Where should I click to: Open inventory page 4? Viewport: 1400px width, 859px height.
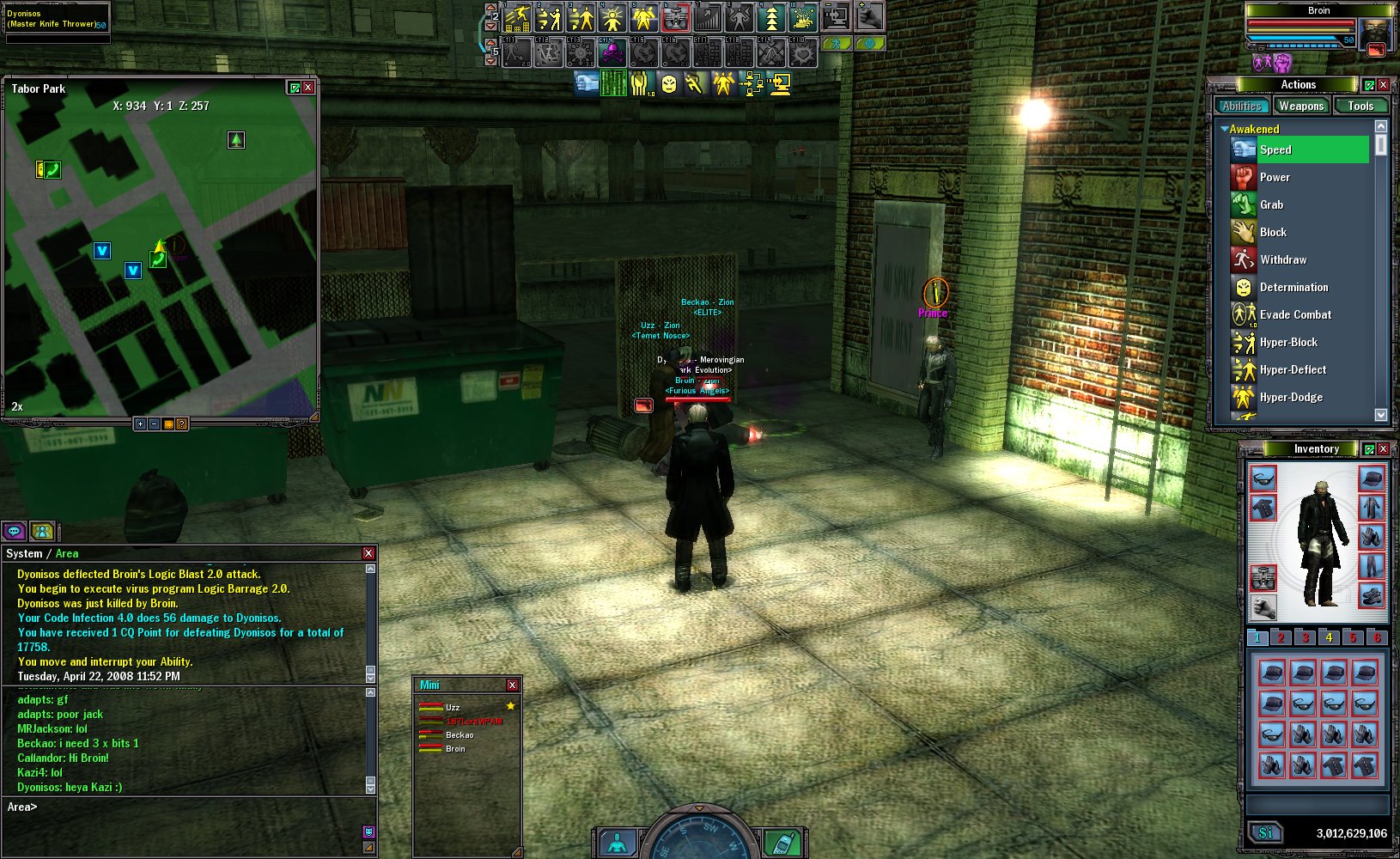coord(1329,637)
